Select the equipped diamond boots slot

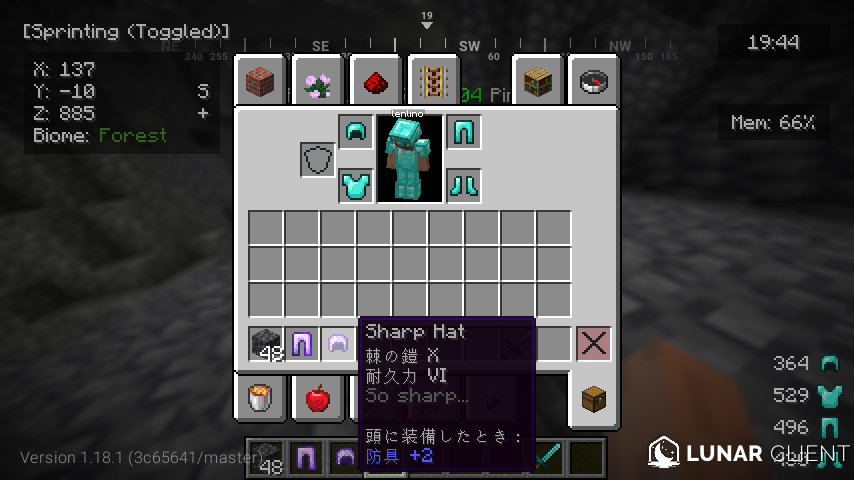(463, 185)
